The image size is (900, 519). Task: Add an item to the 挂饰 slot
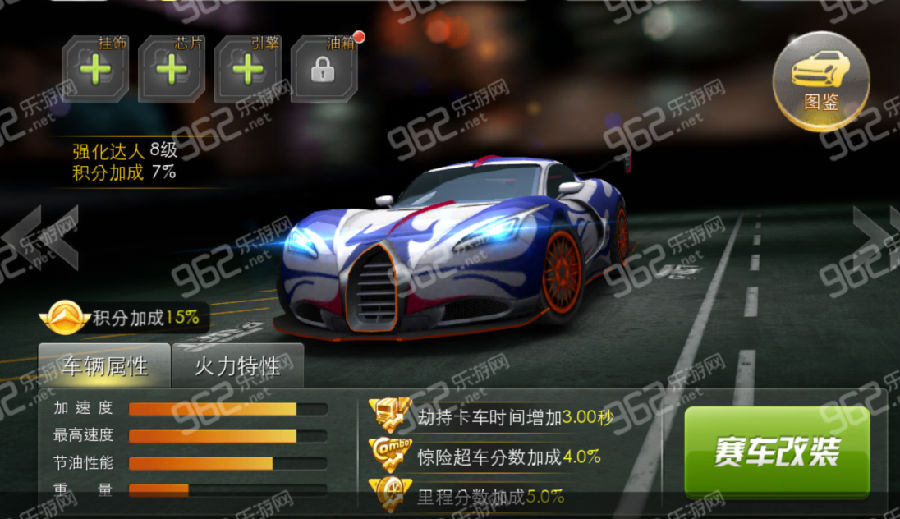[x=97, y=69]
